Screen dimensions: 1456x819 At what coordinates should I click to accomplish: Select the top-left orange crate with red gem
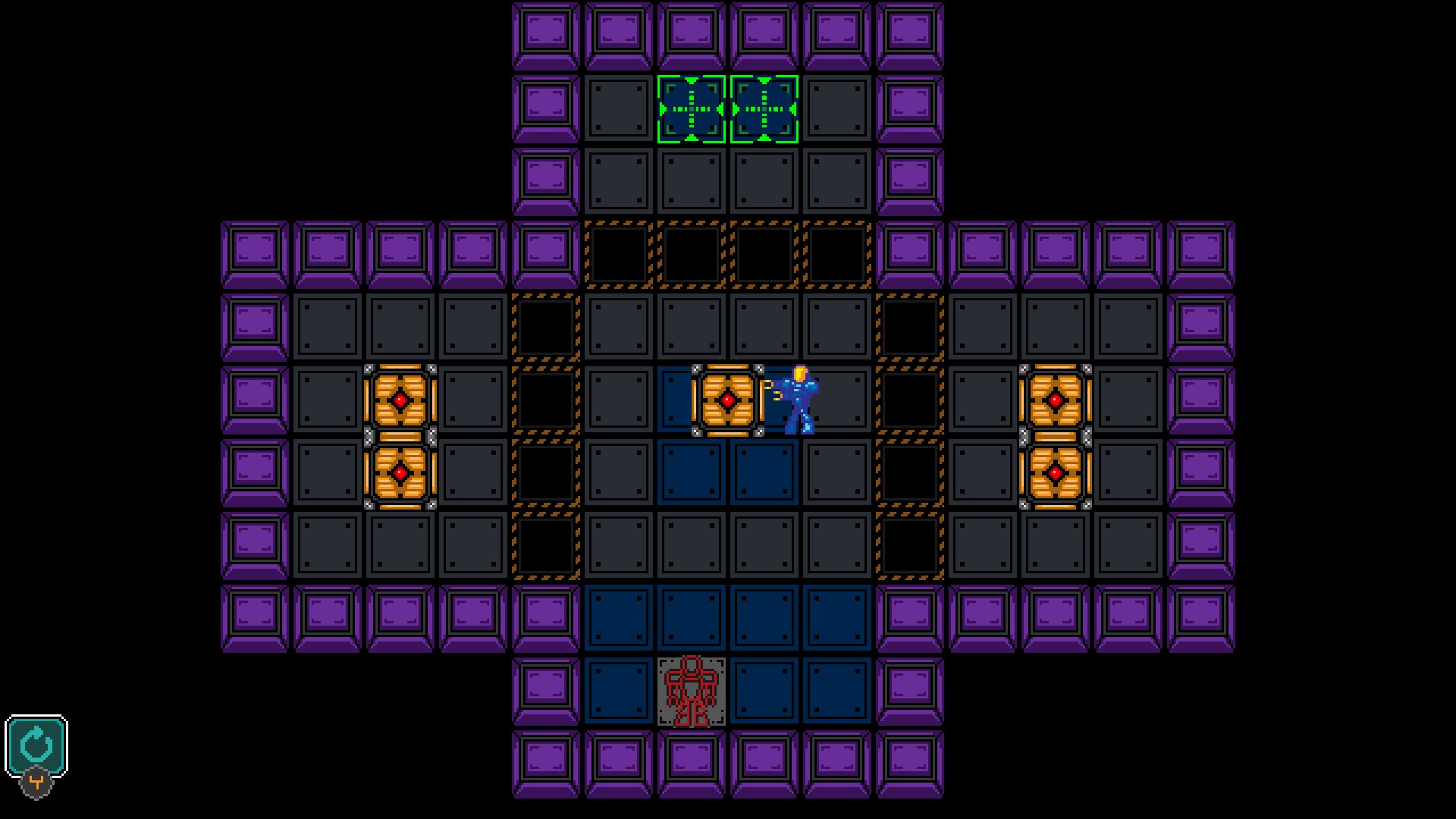400,398
